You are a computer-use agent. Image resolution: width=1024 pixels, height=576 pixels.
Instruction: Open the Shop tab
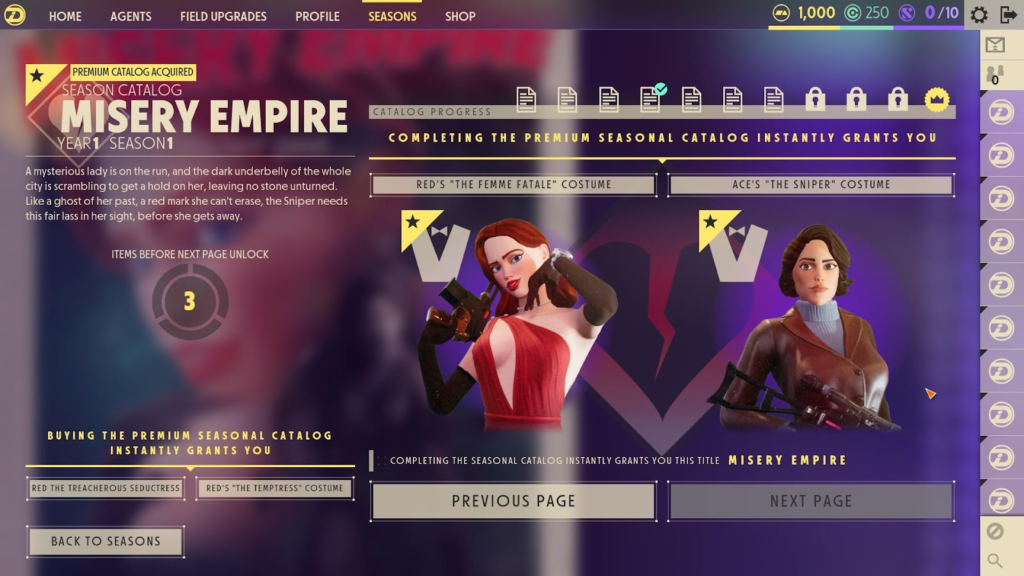tap(460, 16)
